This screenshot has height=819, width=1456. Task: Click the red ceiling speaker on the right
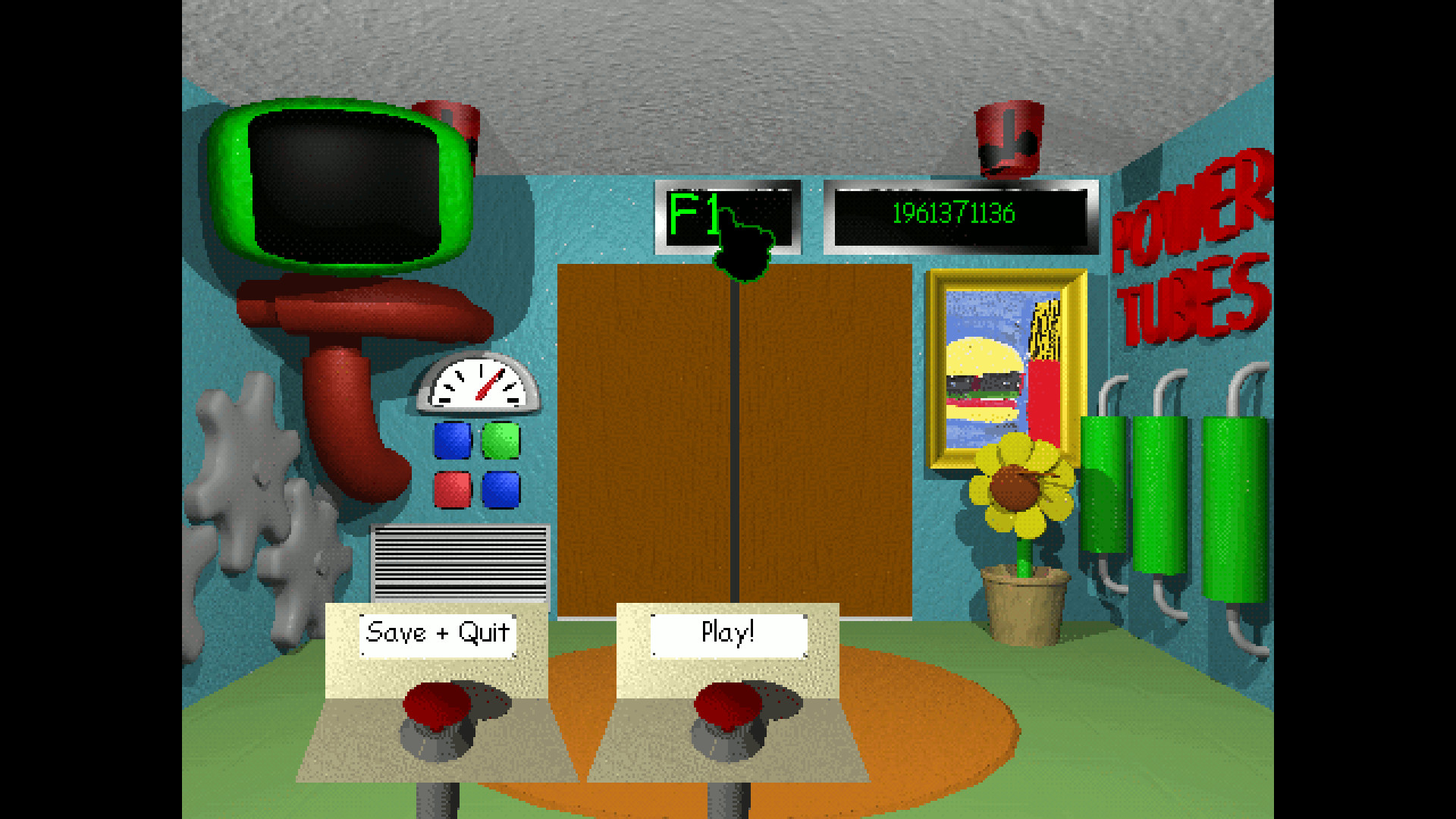pyautogui.click(x=1009, y=140)
